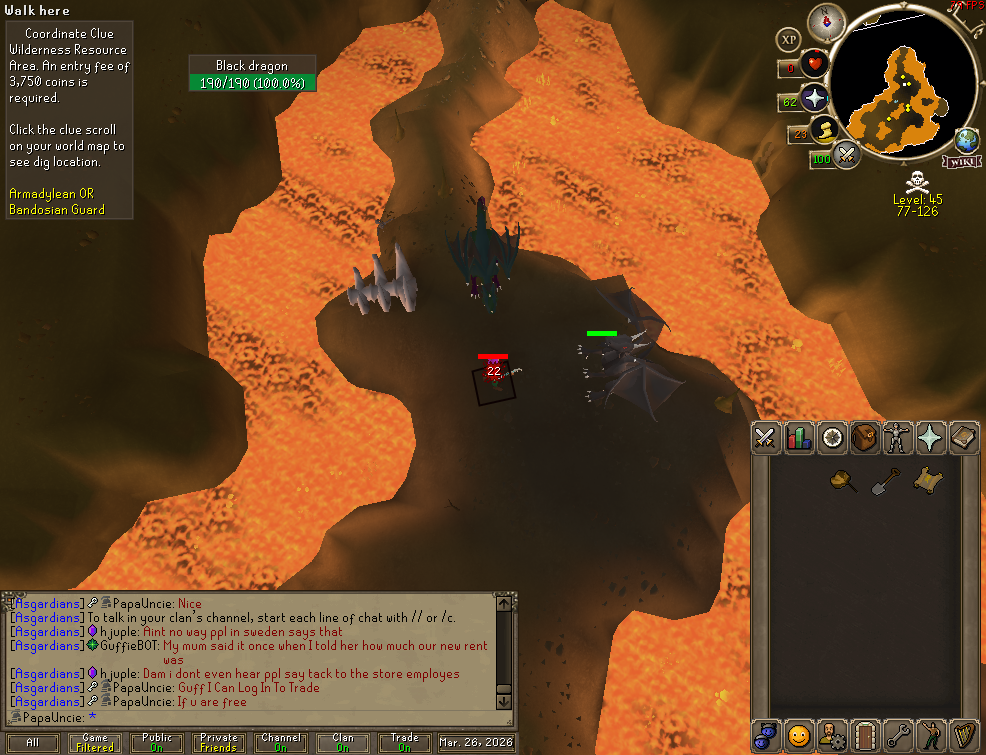
Task: Open the Quest List tab
Action: point(832,437)
